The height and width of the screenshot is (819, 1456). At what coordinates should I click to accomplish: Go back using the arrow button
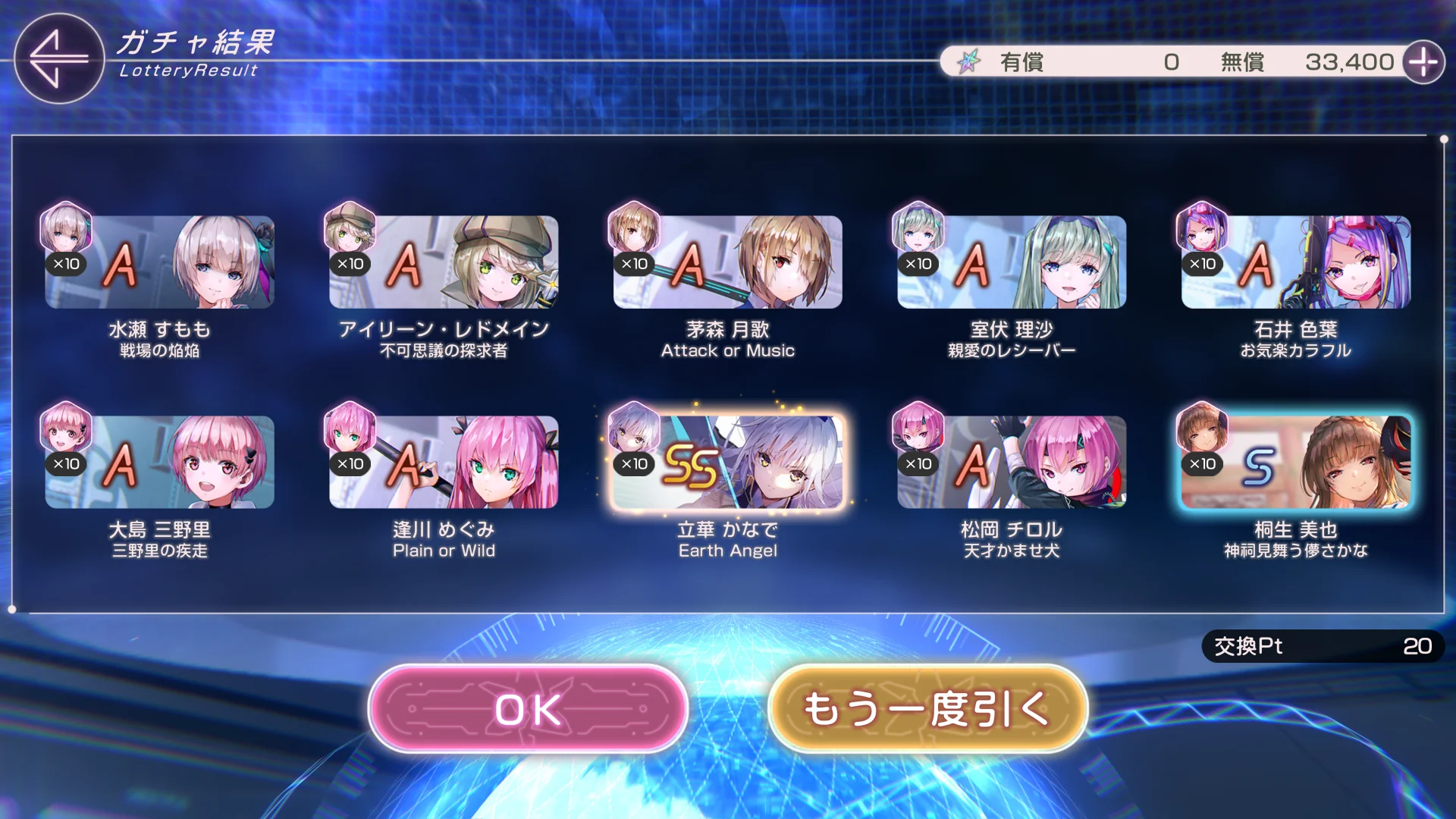(58, 58)
